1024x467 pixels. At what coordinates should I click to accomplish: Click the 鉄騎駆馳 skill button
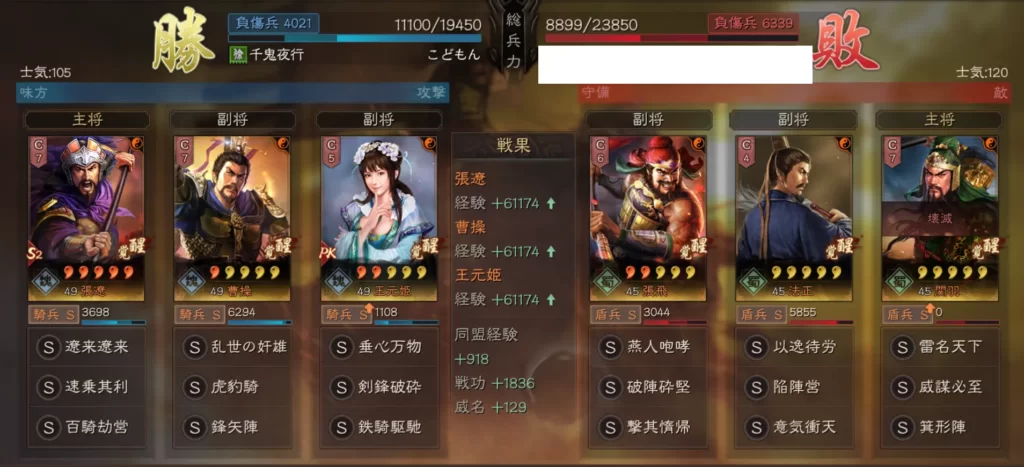[x=378, y=427]
